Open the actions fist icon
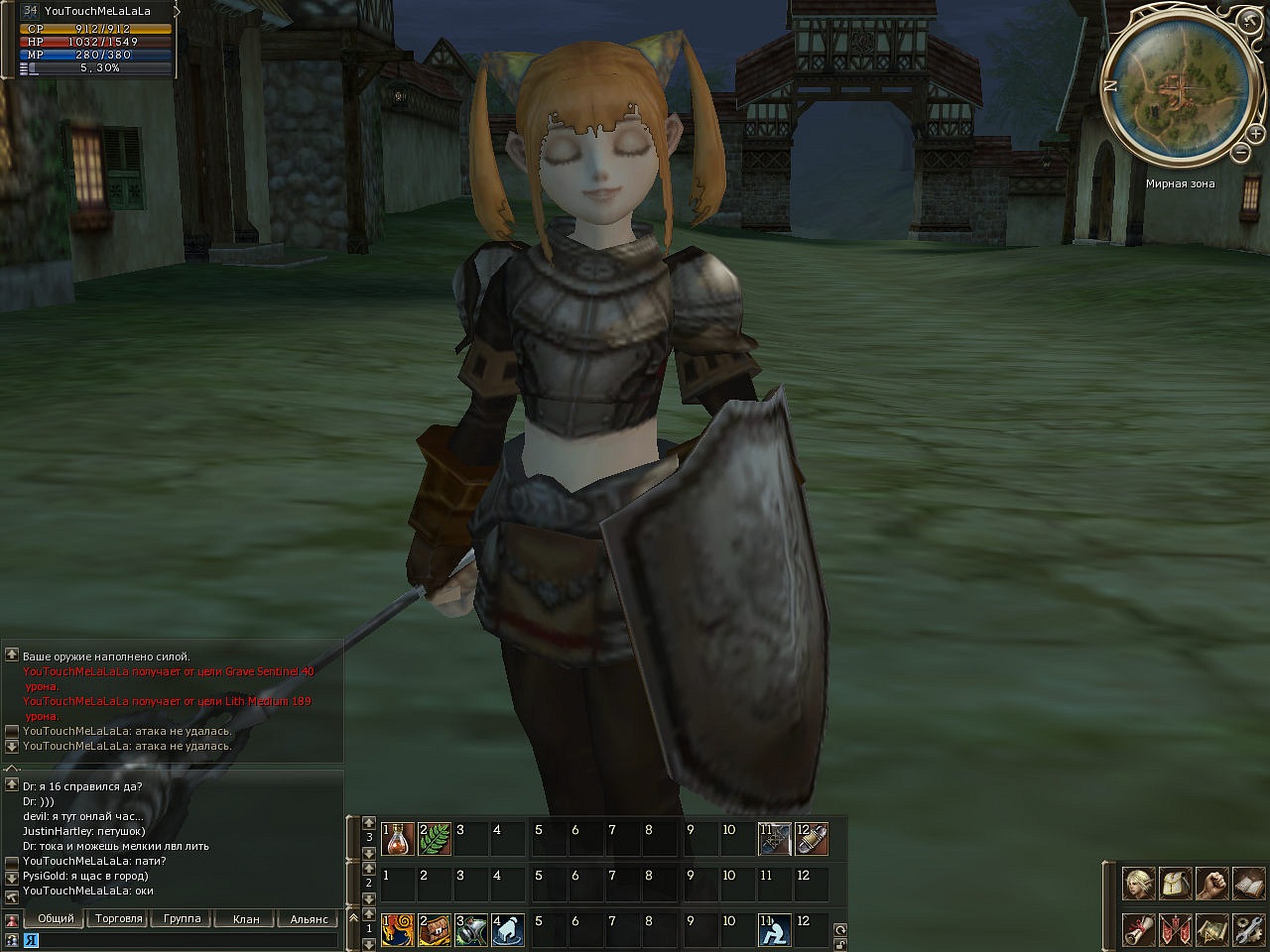1270x952 pixels. (1211, 883)
